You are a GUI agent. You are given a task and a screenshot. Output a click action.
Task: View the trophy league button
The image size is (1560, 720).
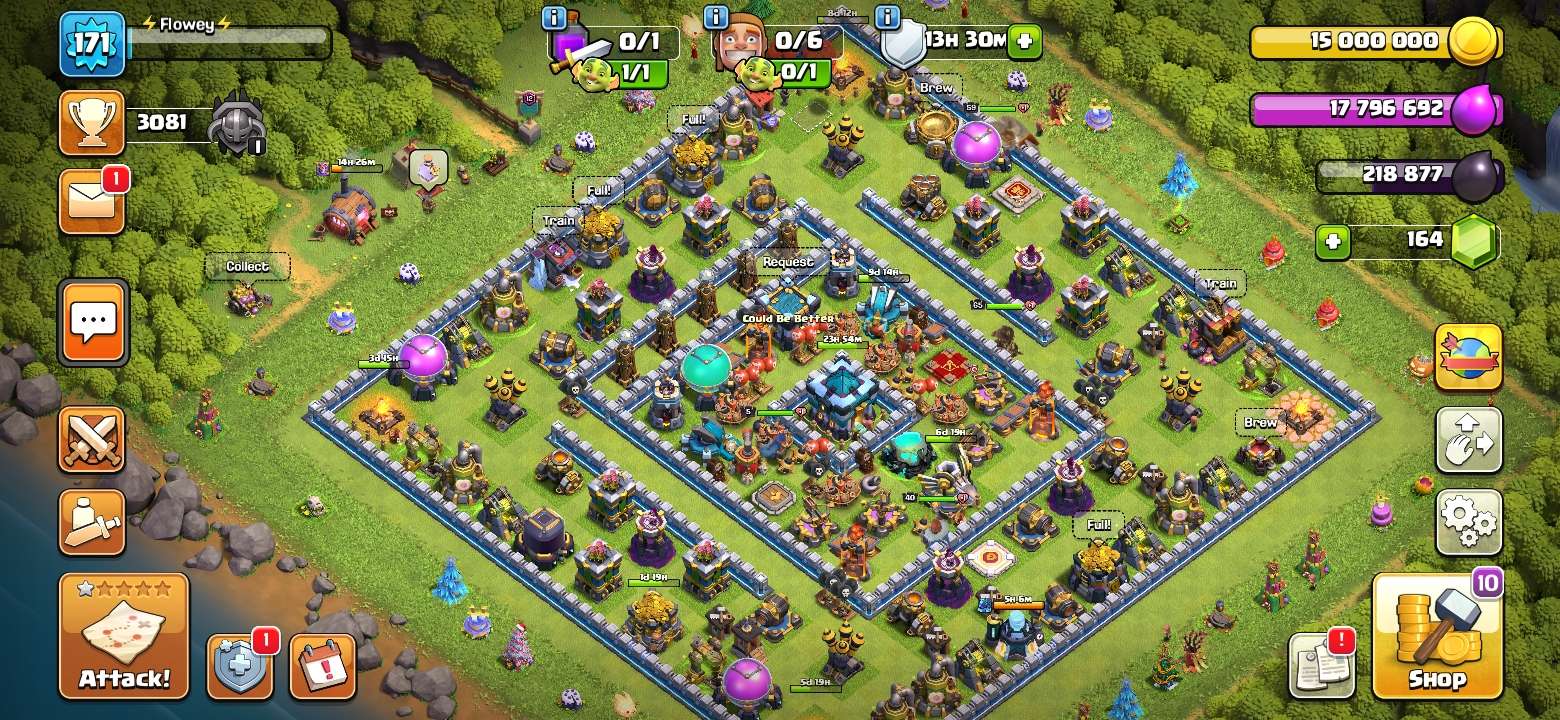(x=92, y=123)
